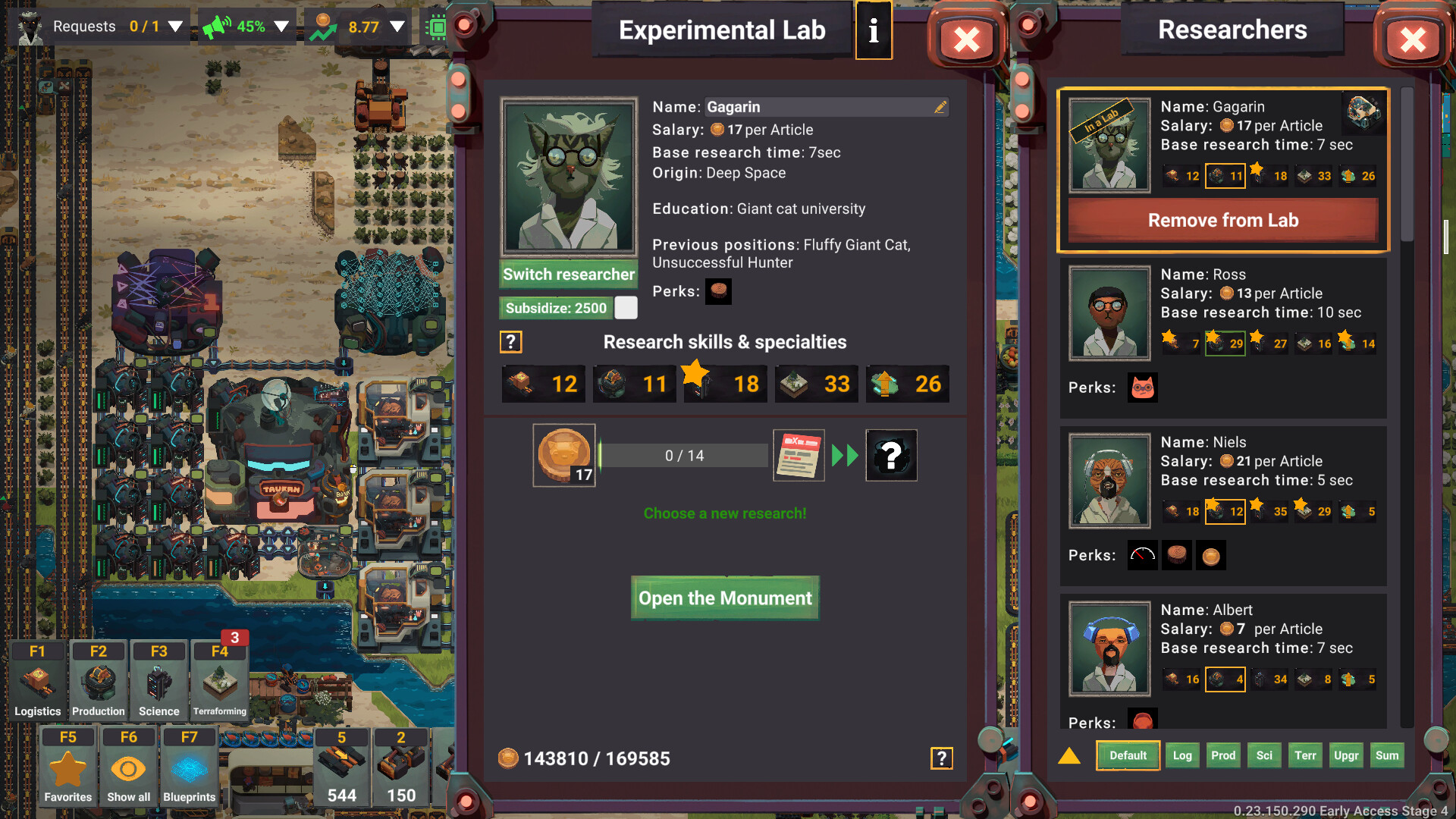Switch to the Default researcher sorting tab
Image resolution: width=1456 pixels, height=819 pixels.
coord(1128,755)
